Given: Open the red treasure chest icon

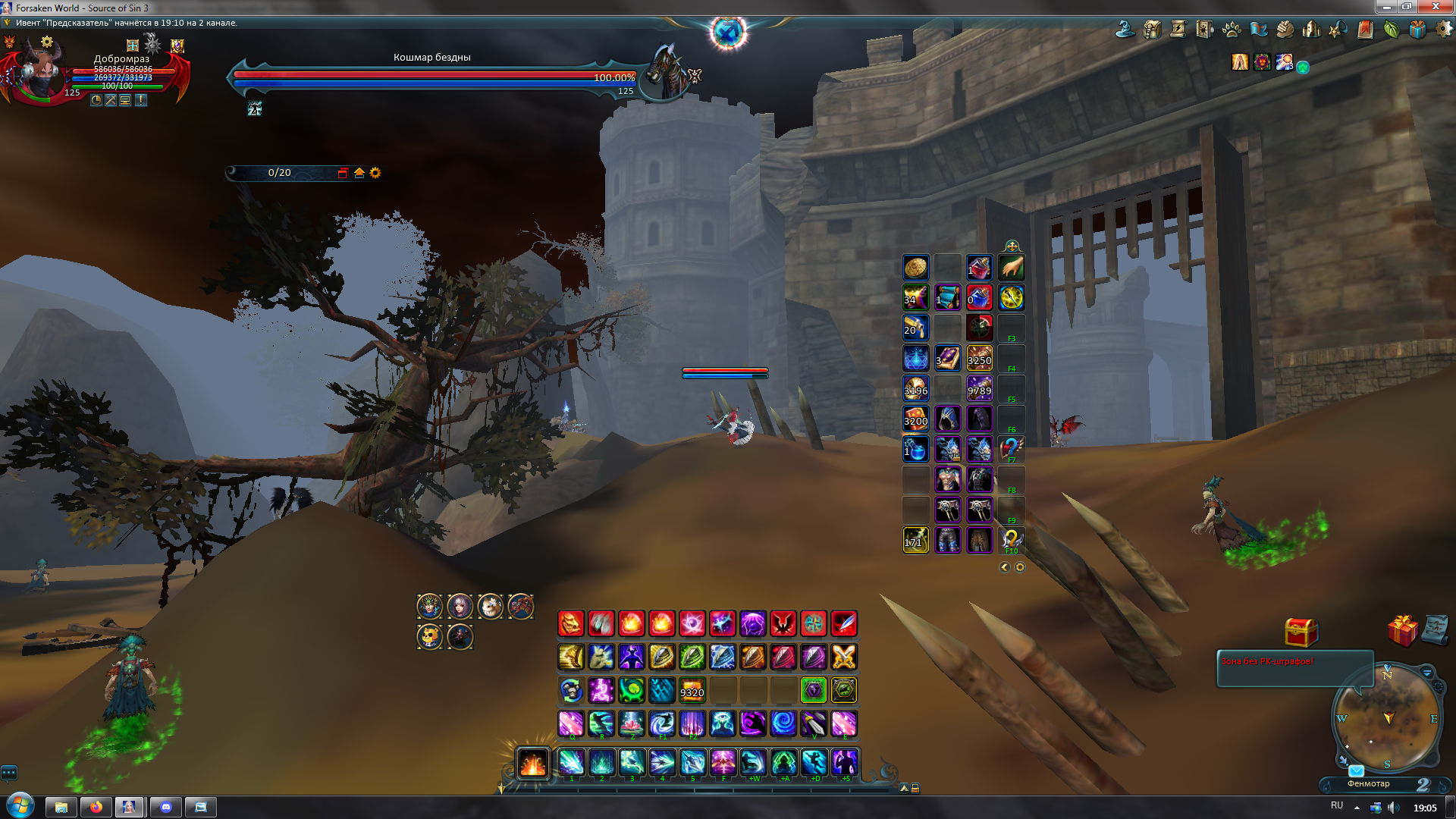Looking at the screenshot, I should 1301,631.
